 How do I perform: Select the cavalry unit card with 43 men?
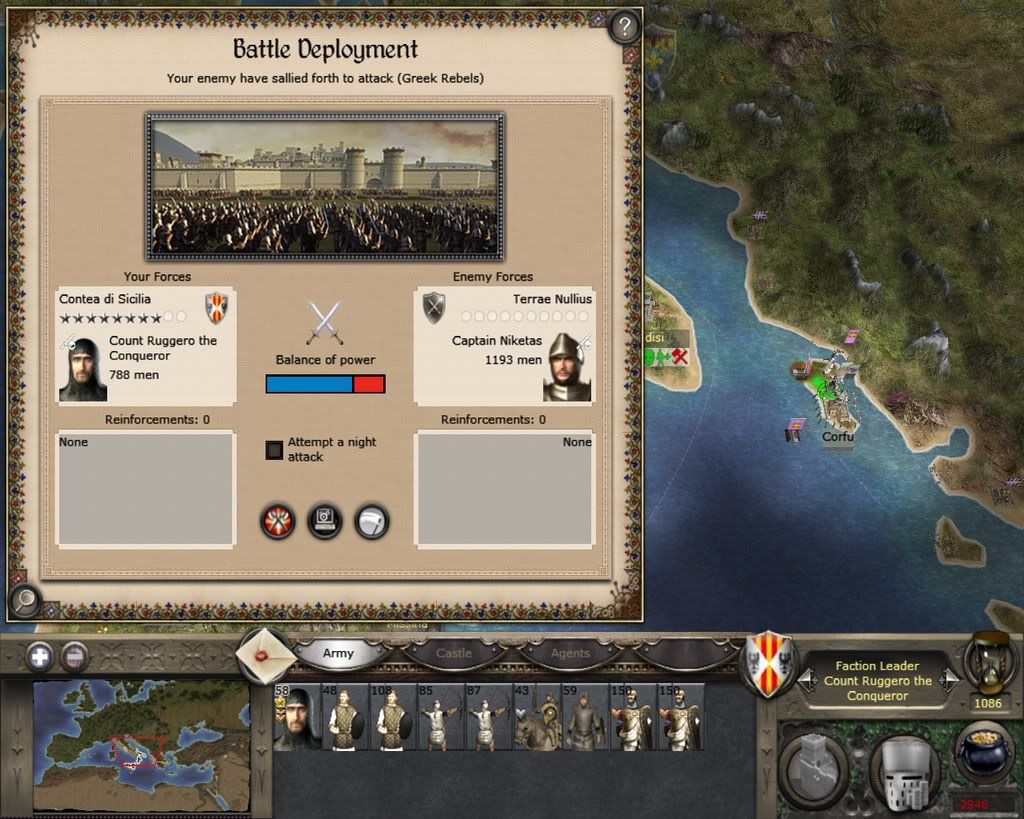(x=535, y=718)
